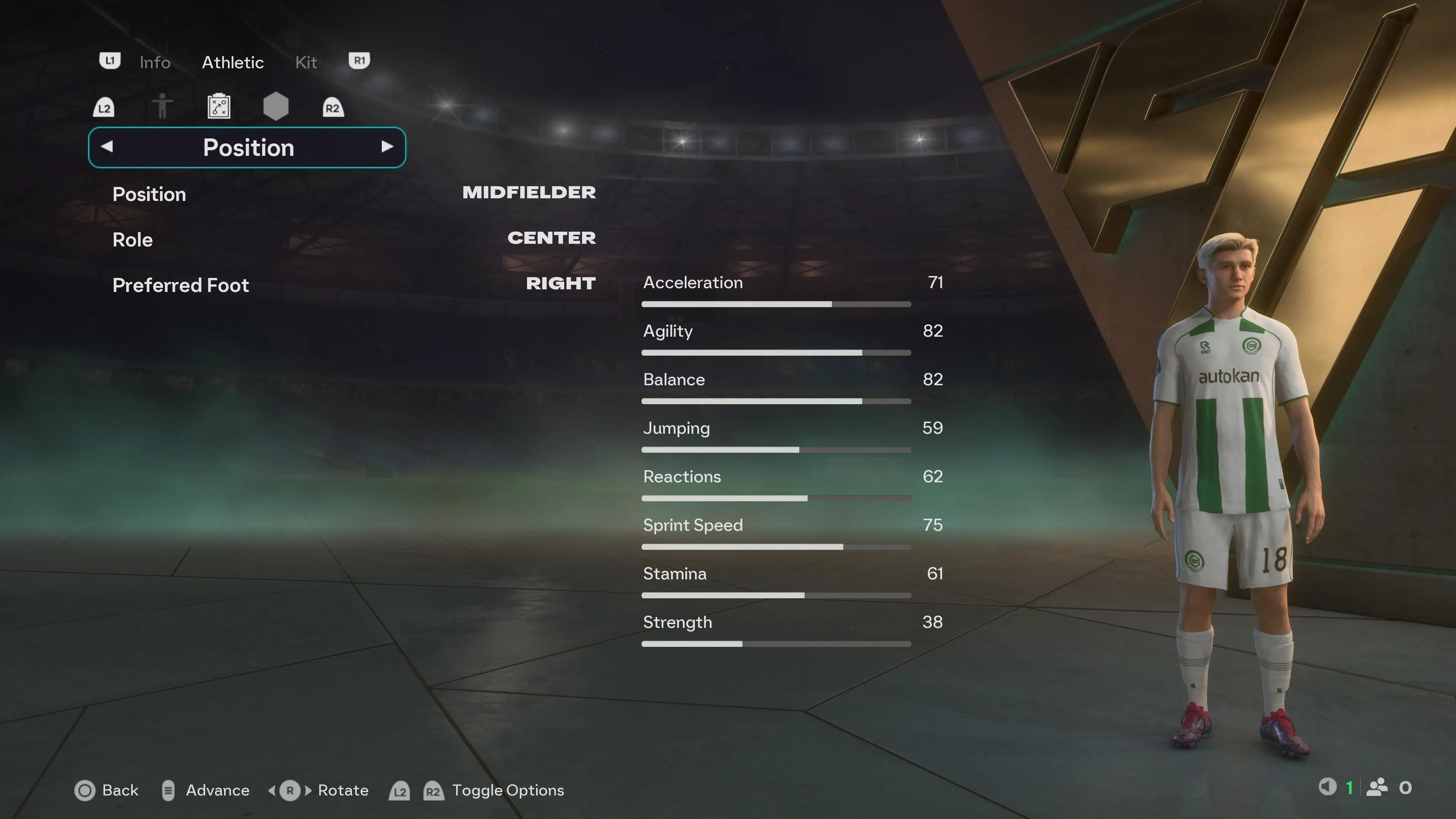The height and width of the screenshot is (819, 1456).
Task: Switch to the Info tab
Action: (155, 62)
